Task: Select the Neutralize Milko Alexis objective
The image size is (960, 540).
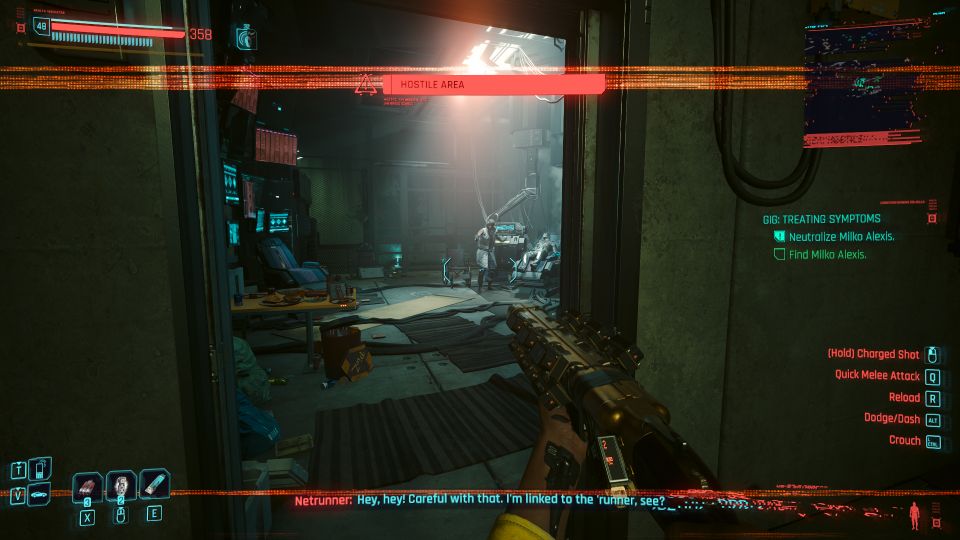Action: [x=826, y=237]
